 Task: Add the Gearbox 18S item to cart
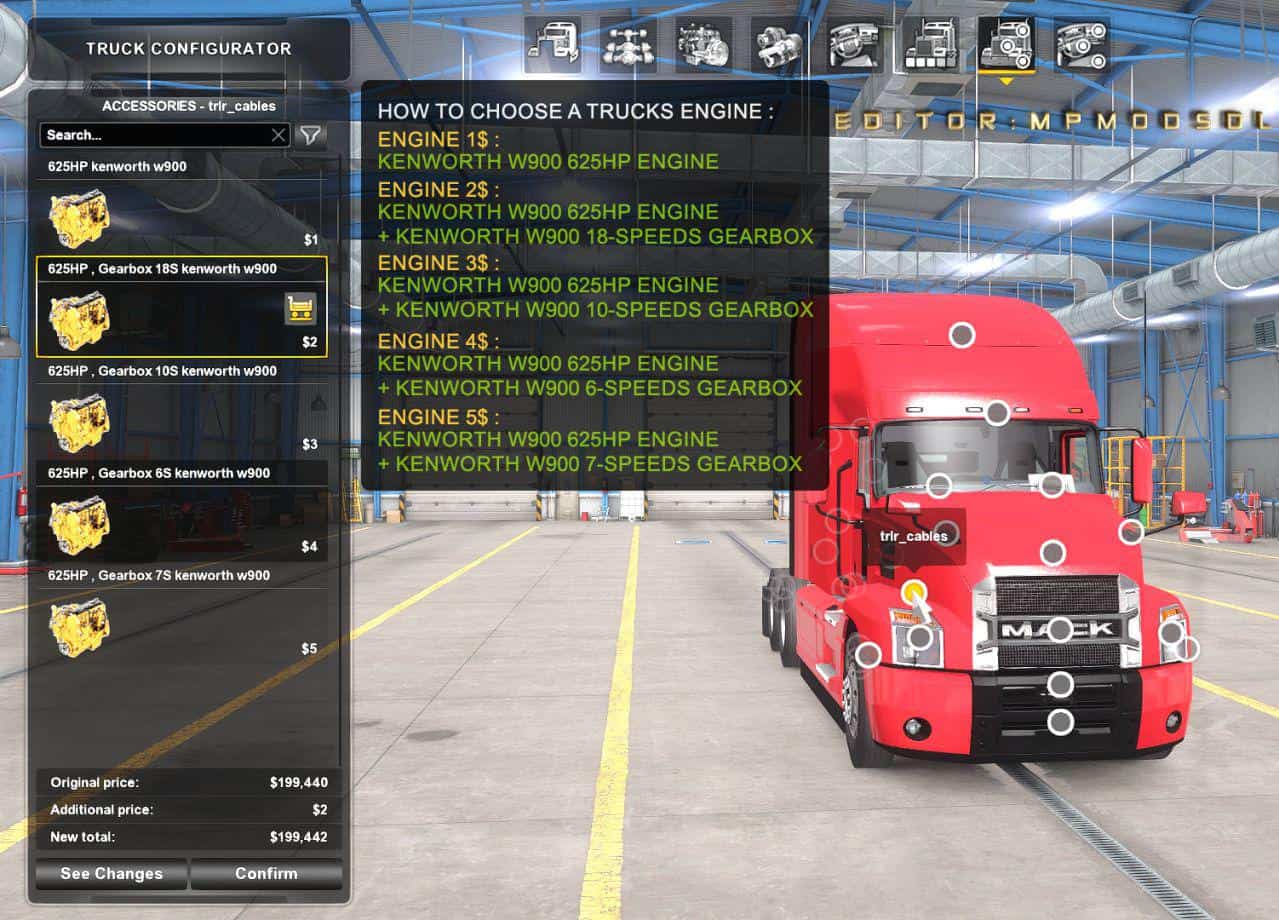pos(301,309)
